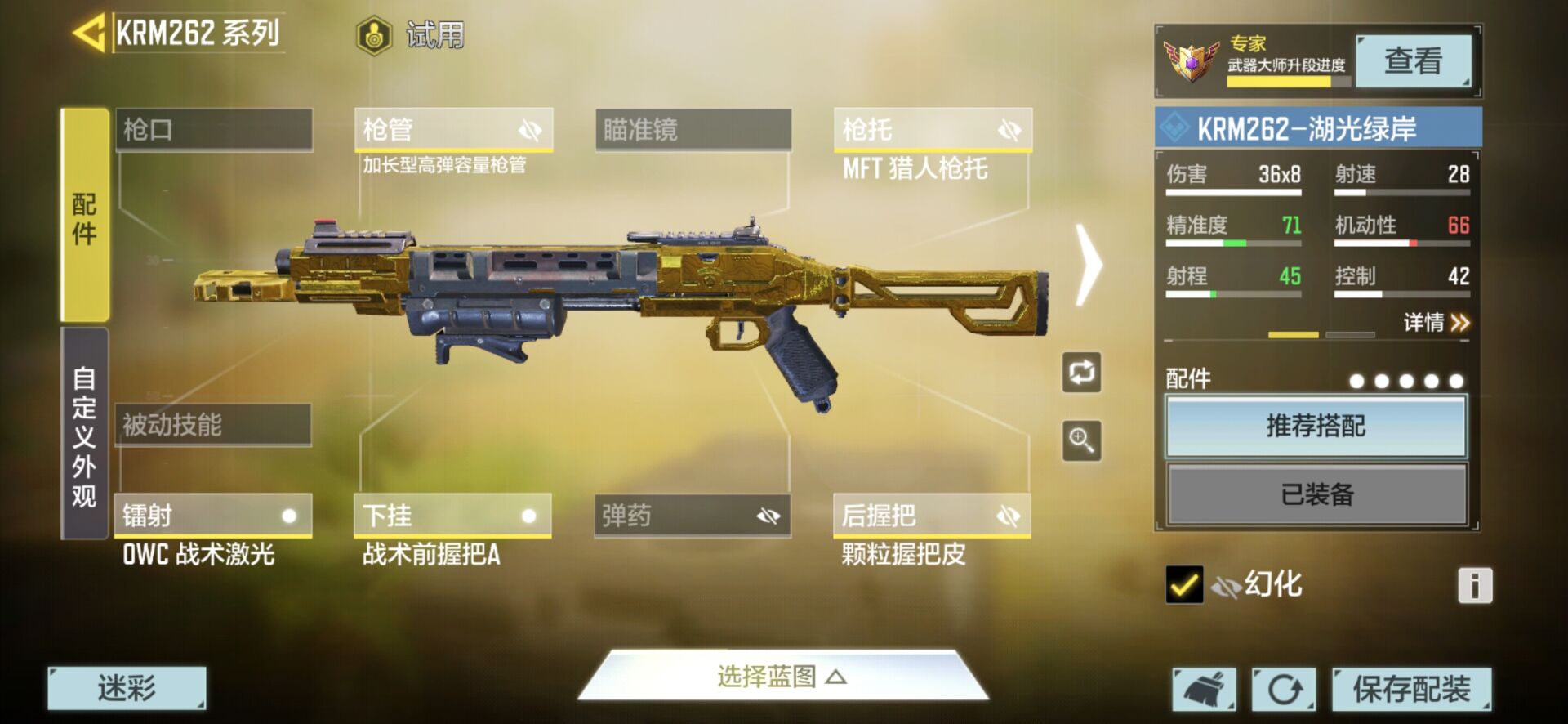1568x724 pixels.
Task: Open the 迷彩 camo menu
Action: 127,688
